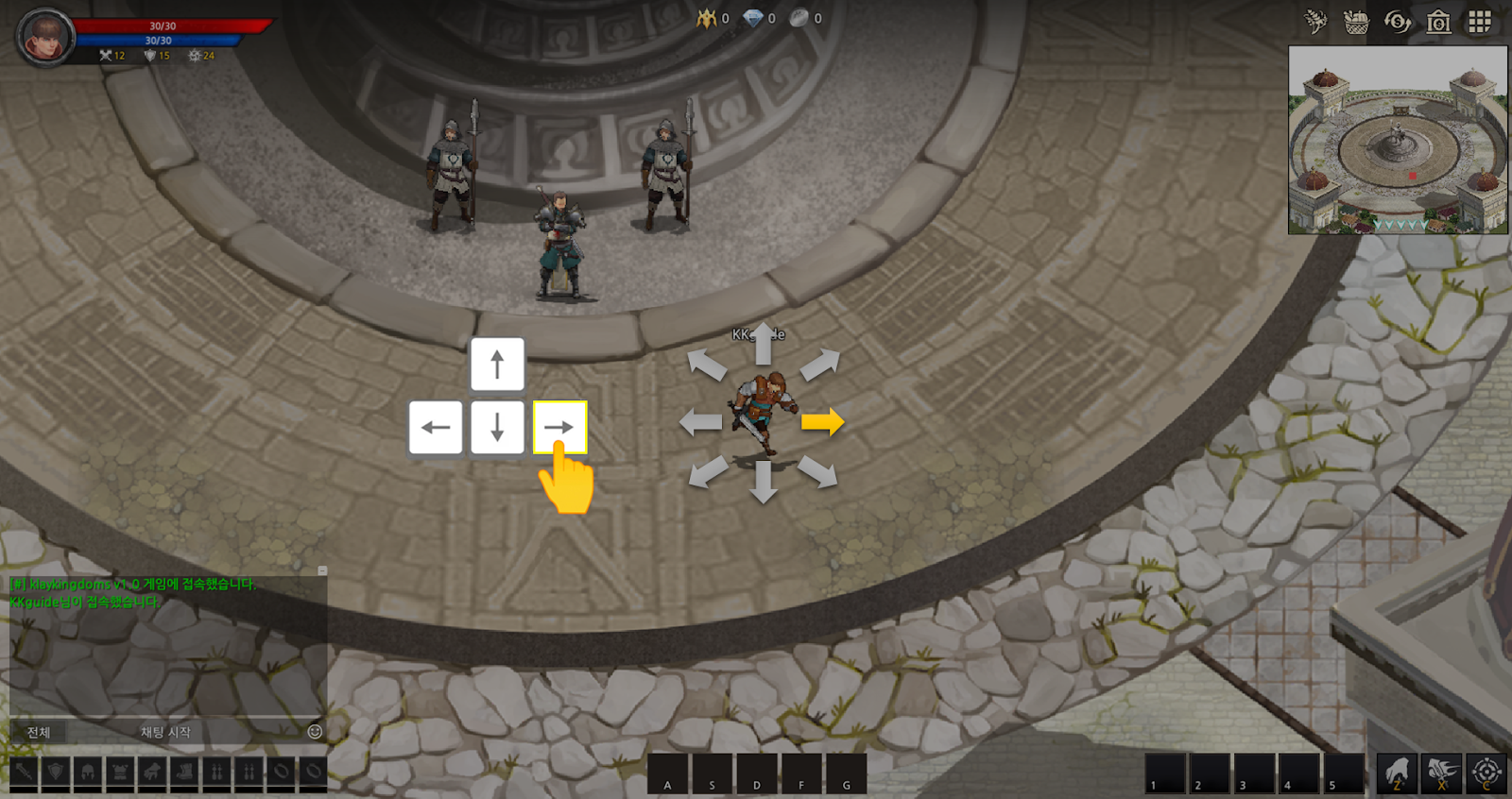
Task: Open the bank building icon
Action: pyautogui.click(x=1438, y=22)
